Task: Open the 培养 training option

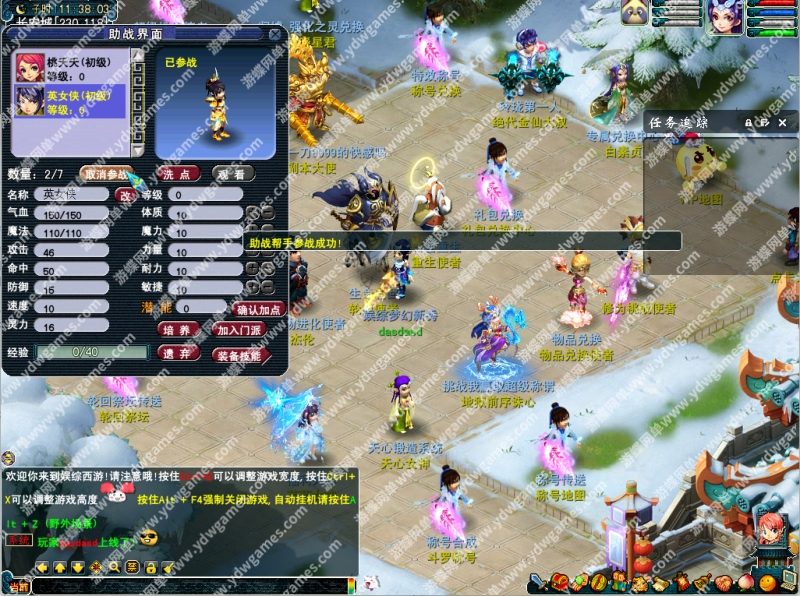Action: (178, 329)
